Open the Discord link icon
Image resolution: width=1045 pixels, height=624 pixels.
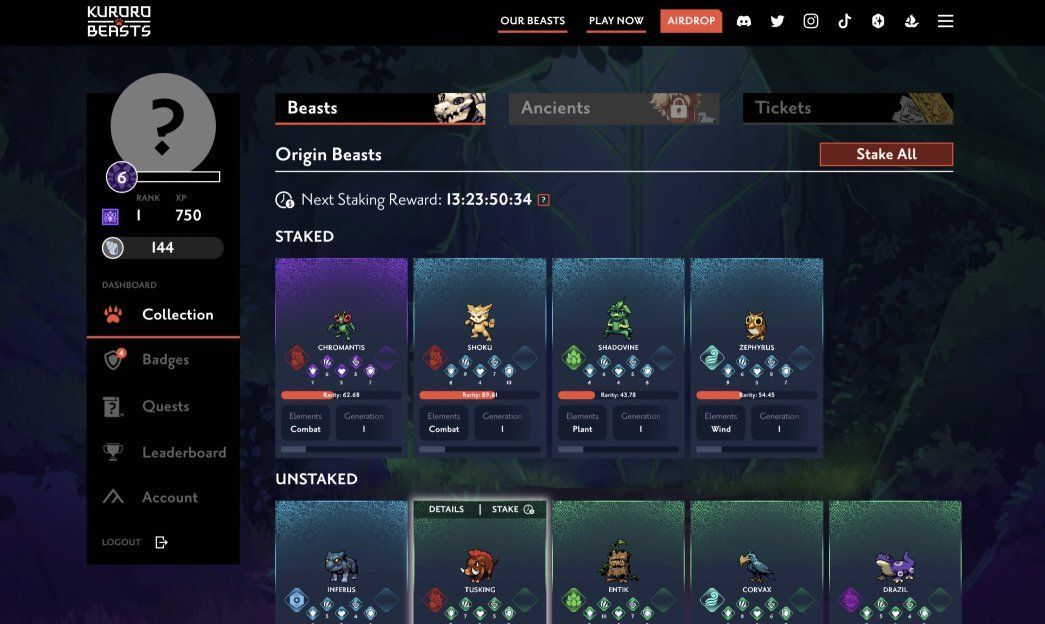[x=744, y=21]
